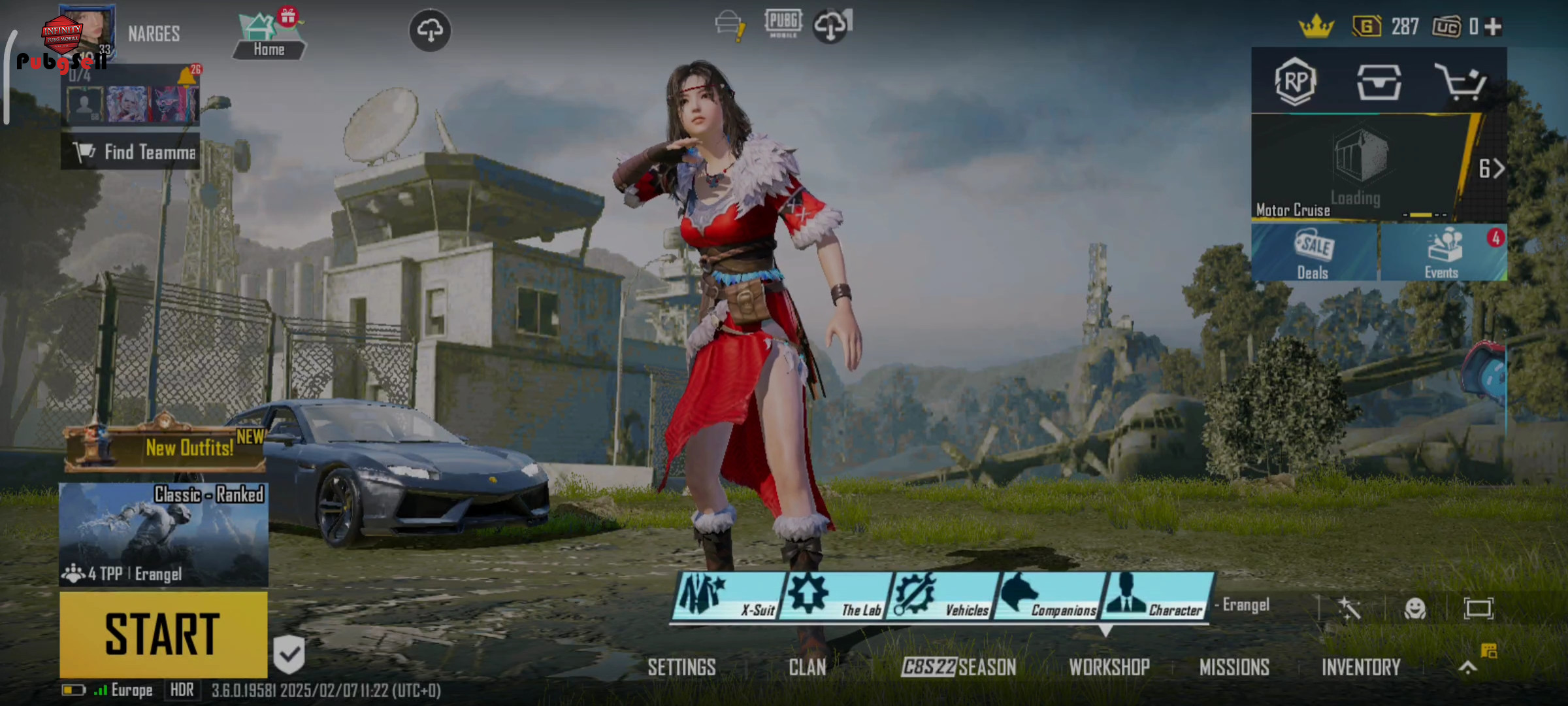Open the MISSIONS menu
The height and width of the screenshot is (706, 1568).
(x=1234, y=667)
